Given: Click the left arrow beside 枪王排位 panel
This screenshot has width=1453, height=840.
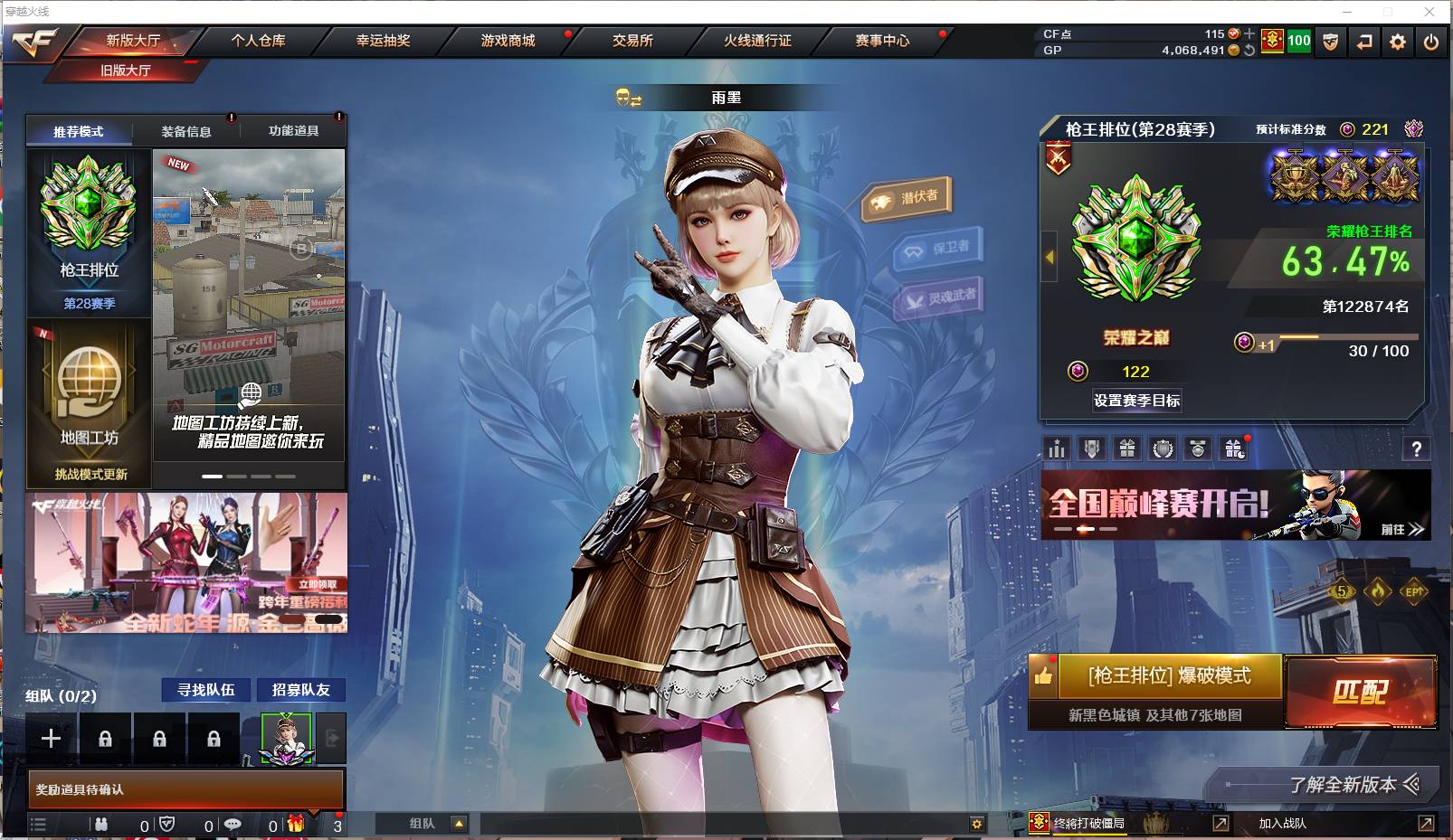Looking at the screenshot, I should click(1048, 256).
